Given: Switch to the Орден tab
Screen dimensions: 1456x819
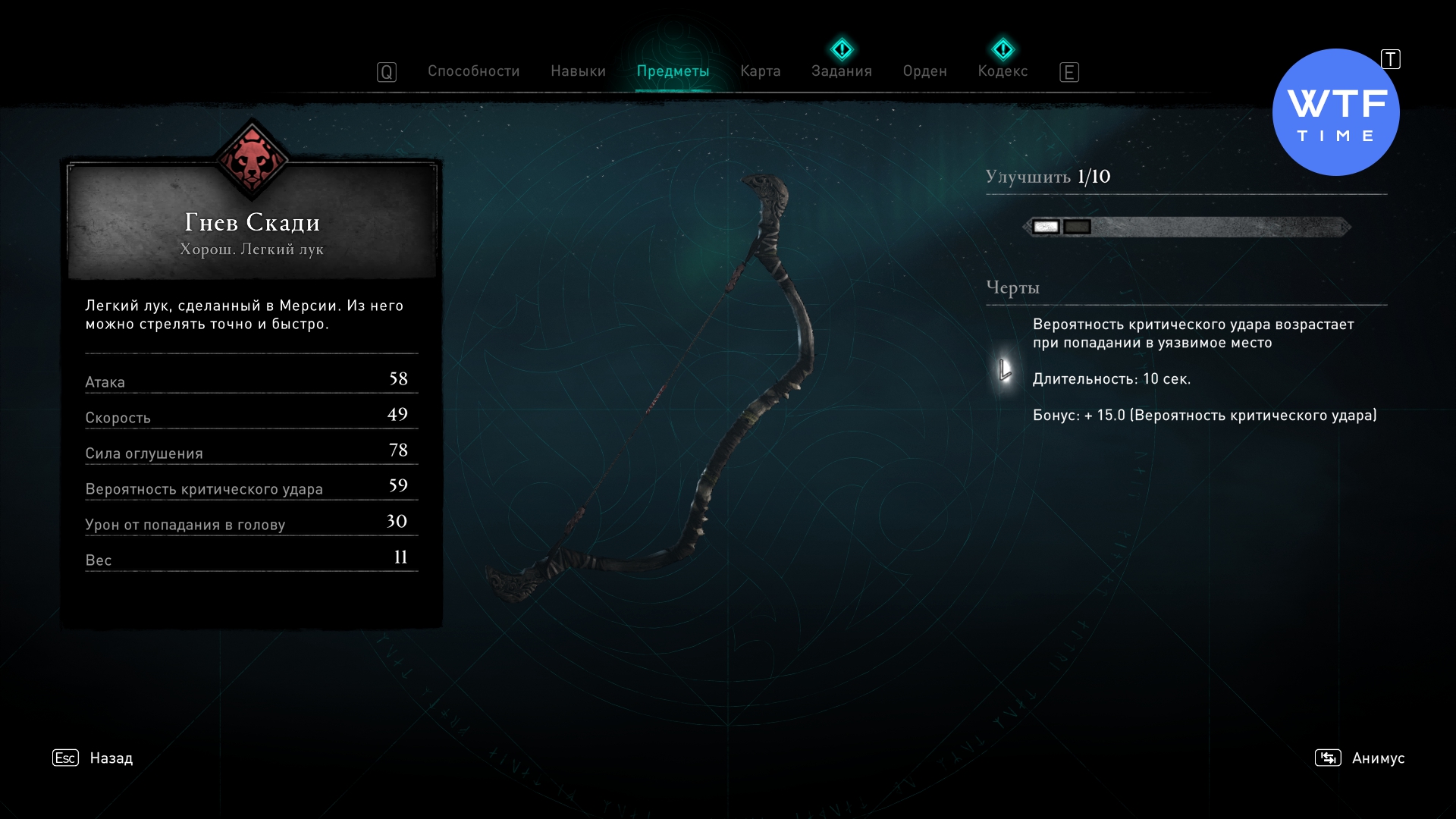Looking at the screenshot, I should (924, 71).
